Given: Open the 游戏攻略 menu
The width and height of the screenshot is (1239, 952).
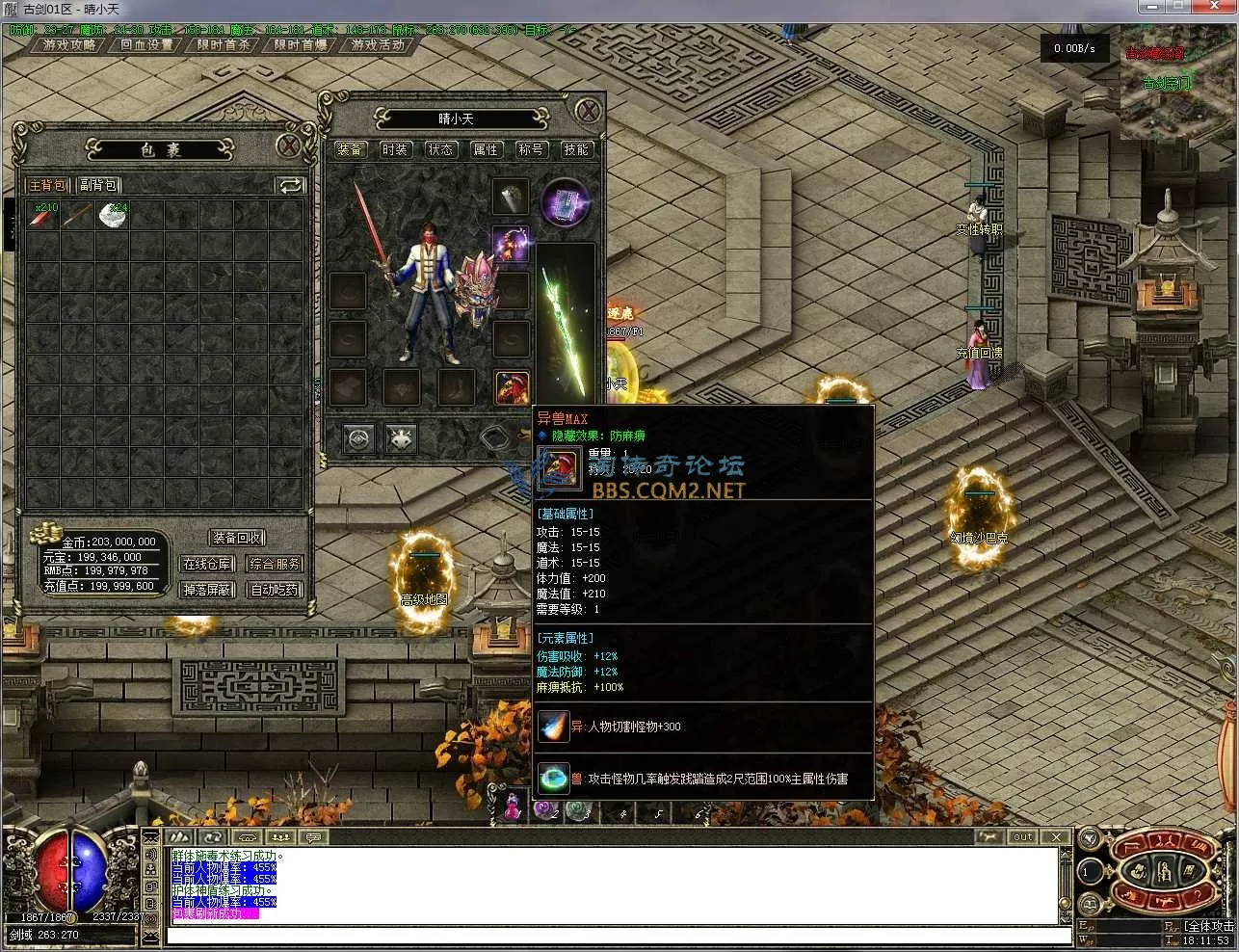Looking at the screenshot, I should point(69,44).
